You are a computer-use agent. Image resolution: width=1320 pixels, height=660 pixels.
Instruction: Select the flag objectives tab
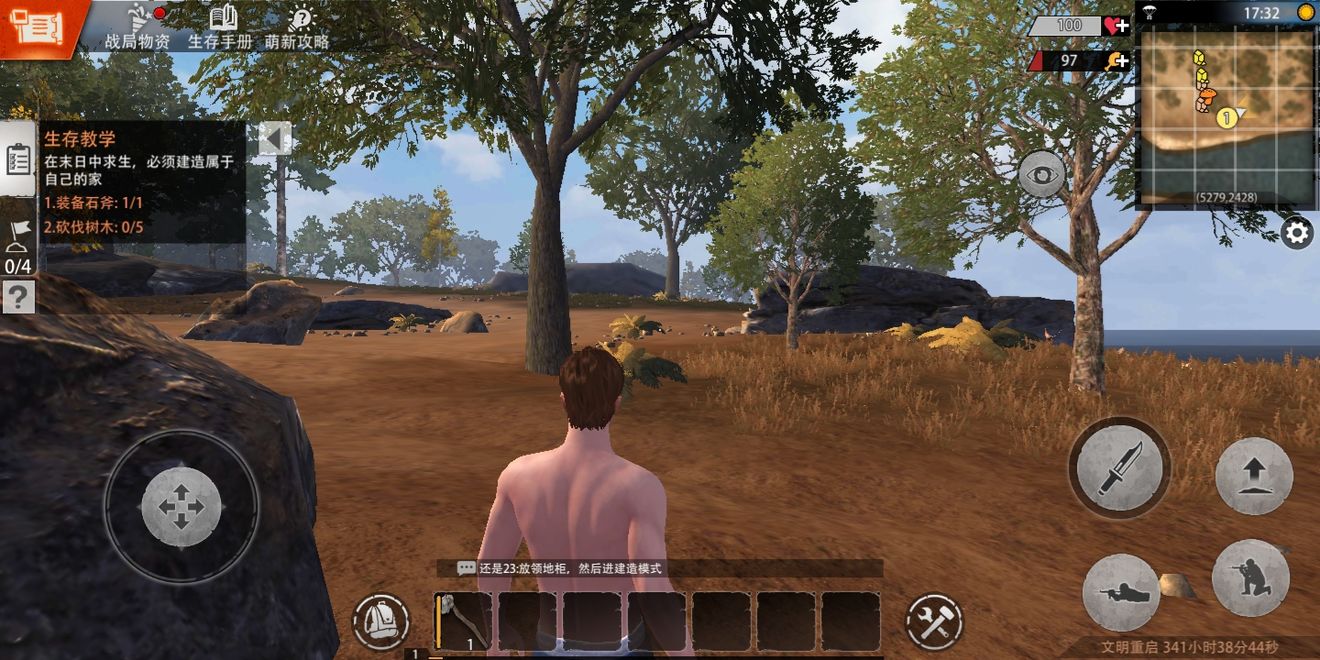18,245
